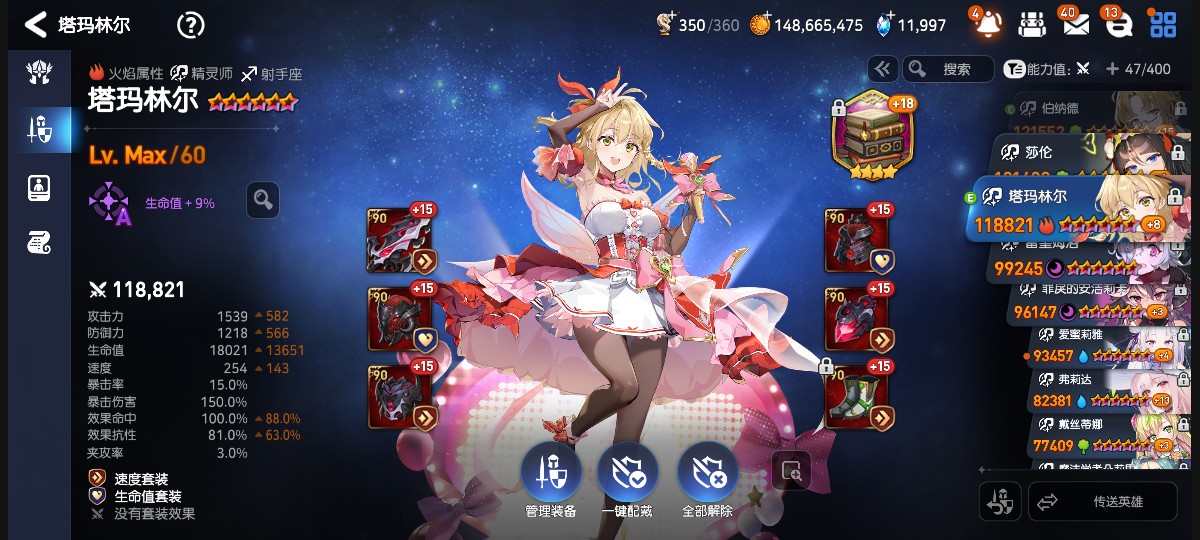Open the question mark help button

190,25
